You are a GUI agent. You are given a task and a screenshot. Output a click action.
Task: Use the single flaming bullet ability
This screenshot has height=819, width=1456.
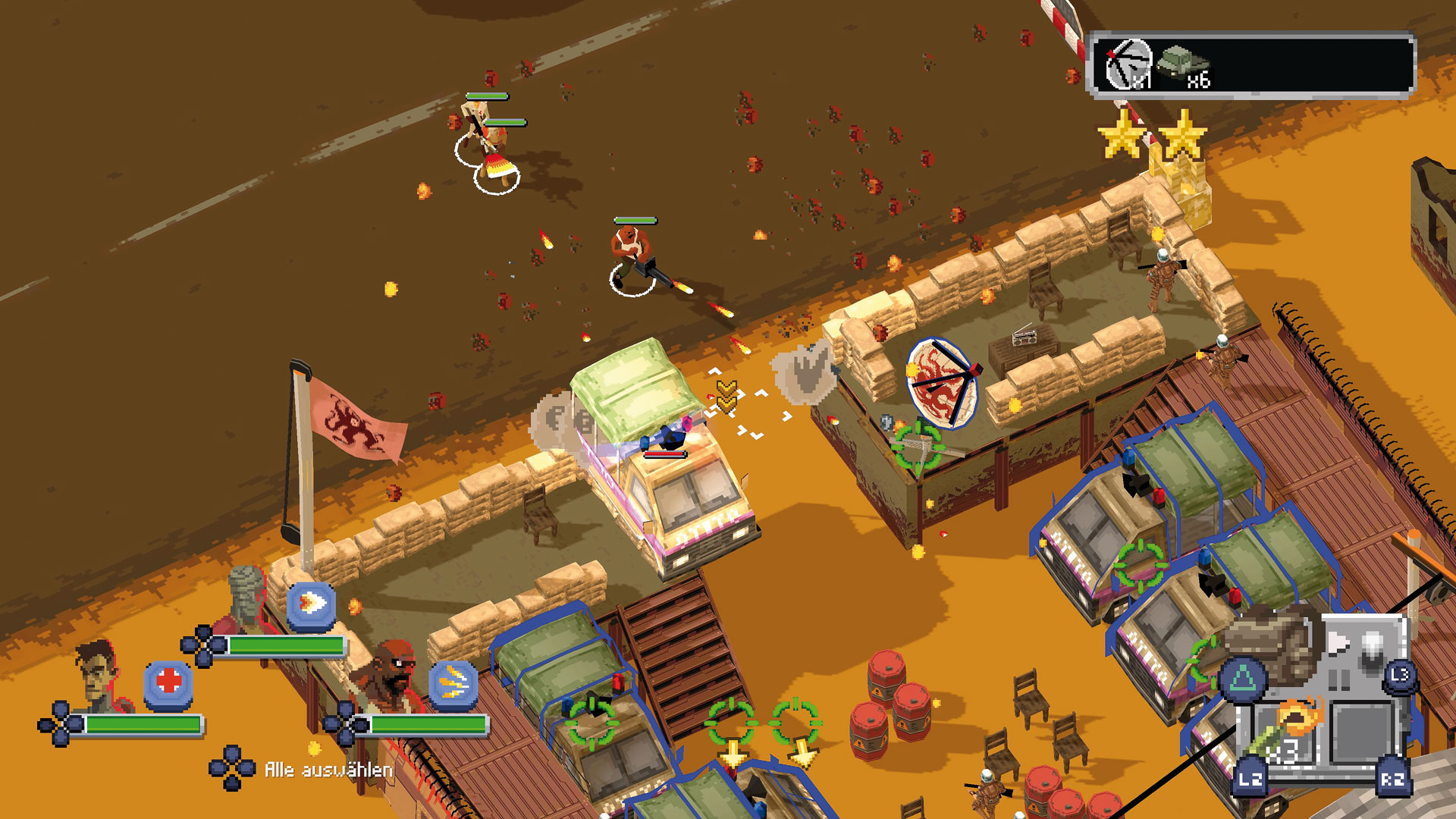(x=311, y=606)
